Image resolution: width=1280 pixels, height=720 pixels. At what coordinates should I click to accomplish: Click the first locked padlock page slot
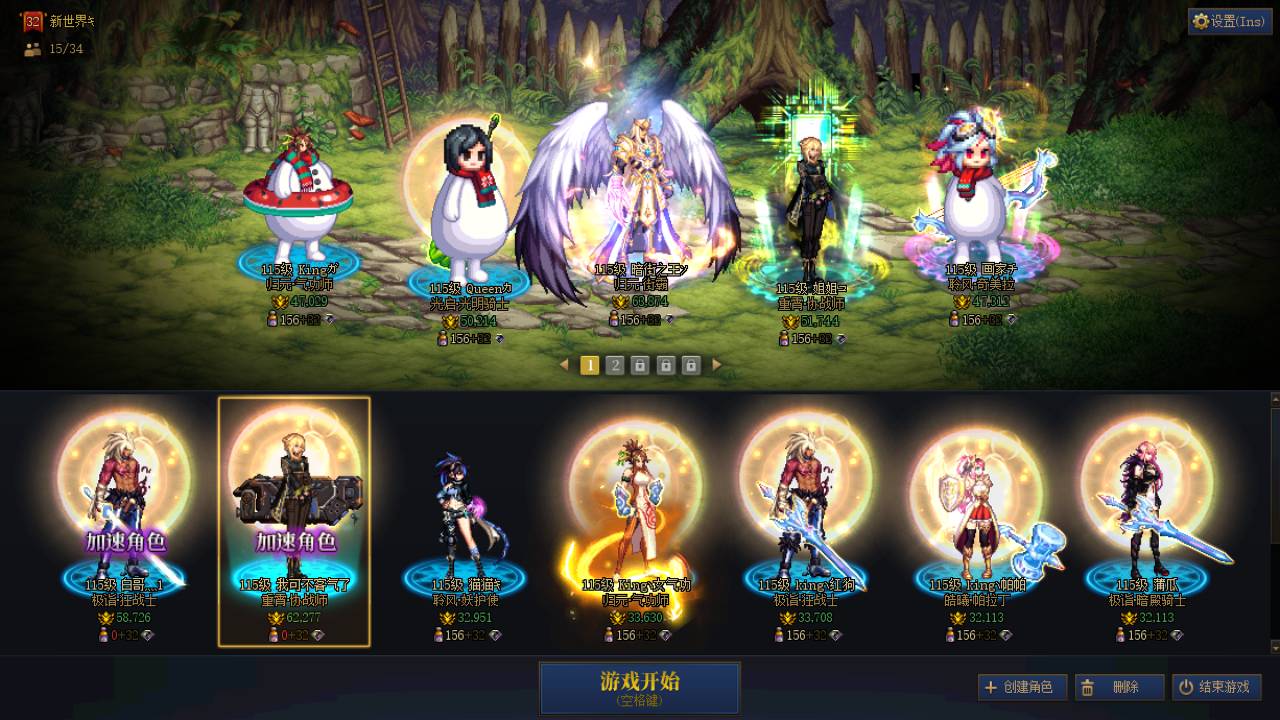tap(640, 366)
